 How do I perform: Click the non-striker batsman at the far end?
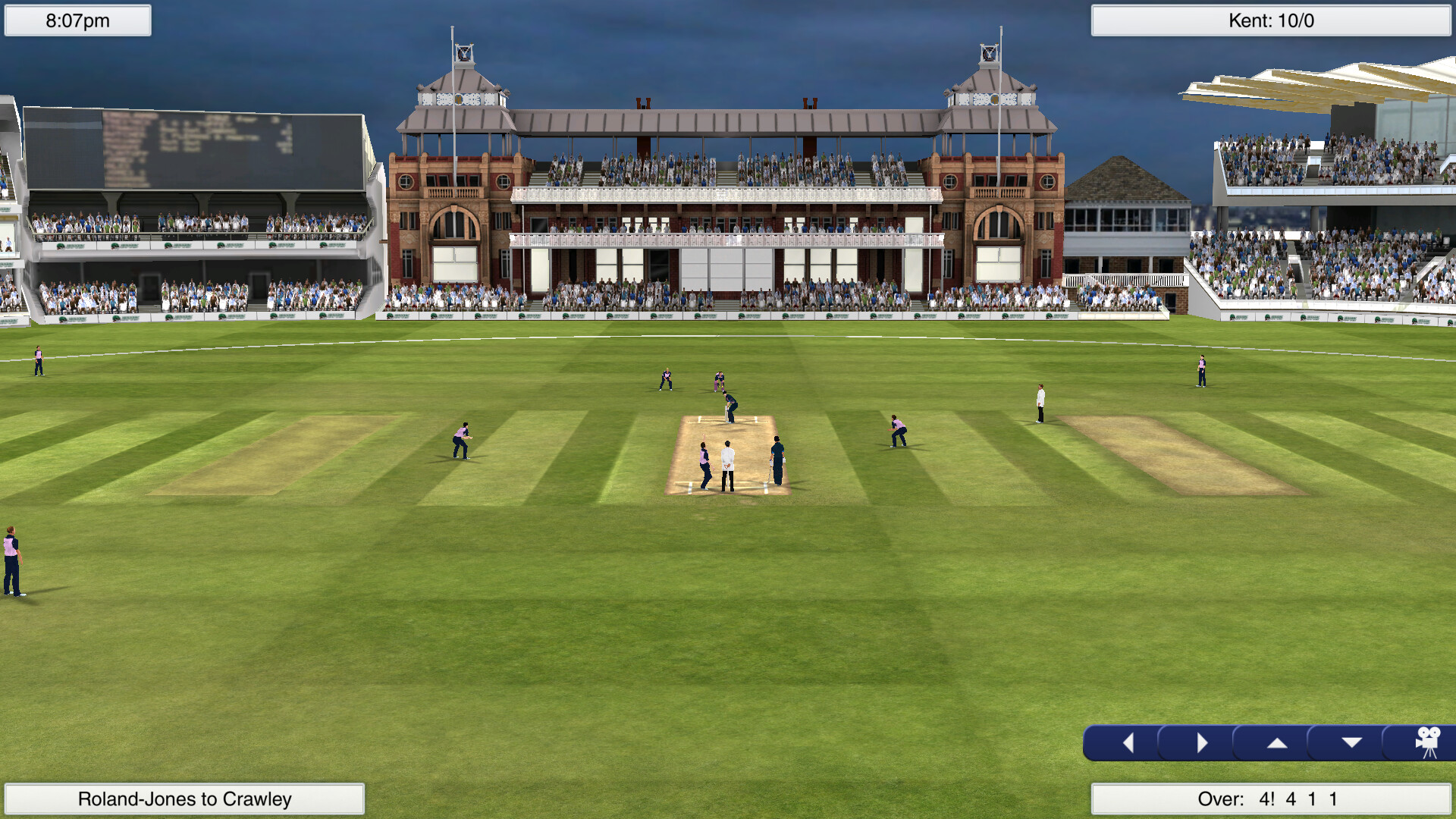(777, 460)
